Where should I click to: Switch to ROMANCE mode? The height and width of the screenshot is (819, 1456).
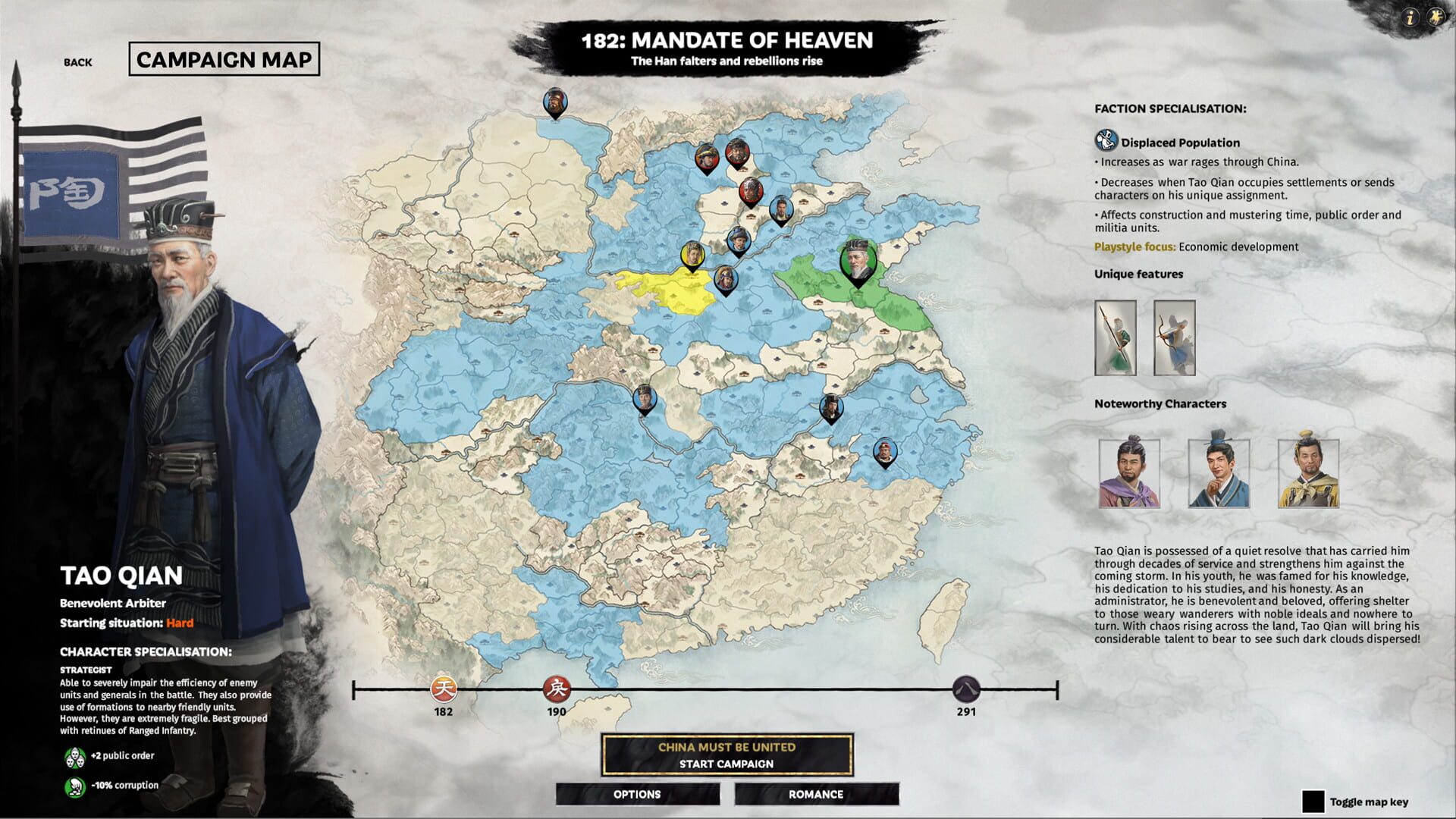(x=816, y=794)
